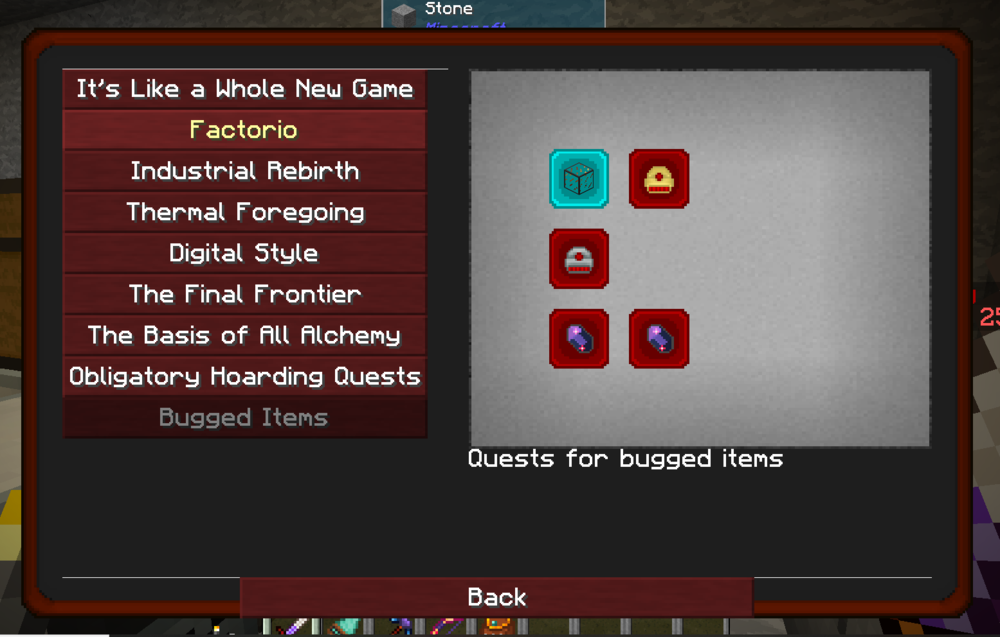Click the Back button
1000x637 pixels.
pos(496,597)
